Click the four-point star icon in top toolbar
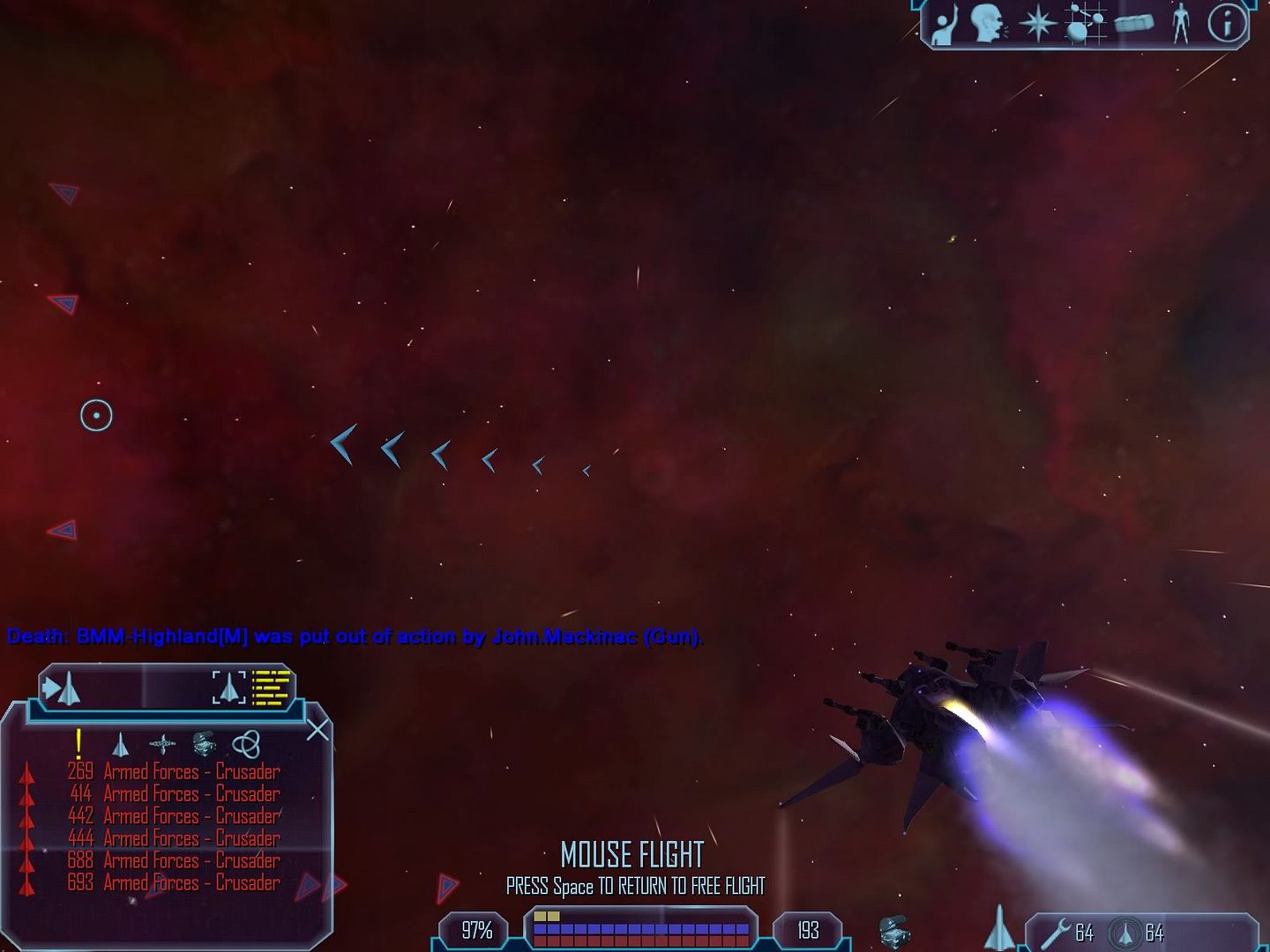1270x952 pixels. tap(1037, 24)
